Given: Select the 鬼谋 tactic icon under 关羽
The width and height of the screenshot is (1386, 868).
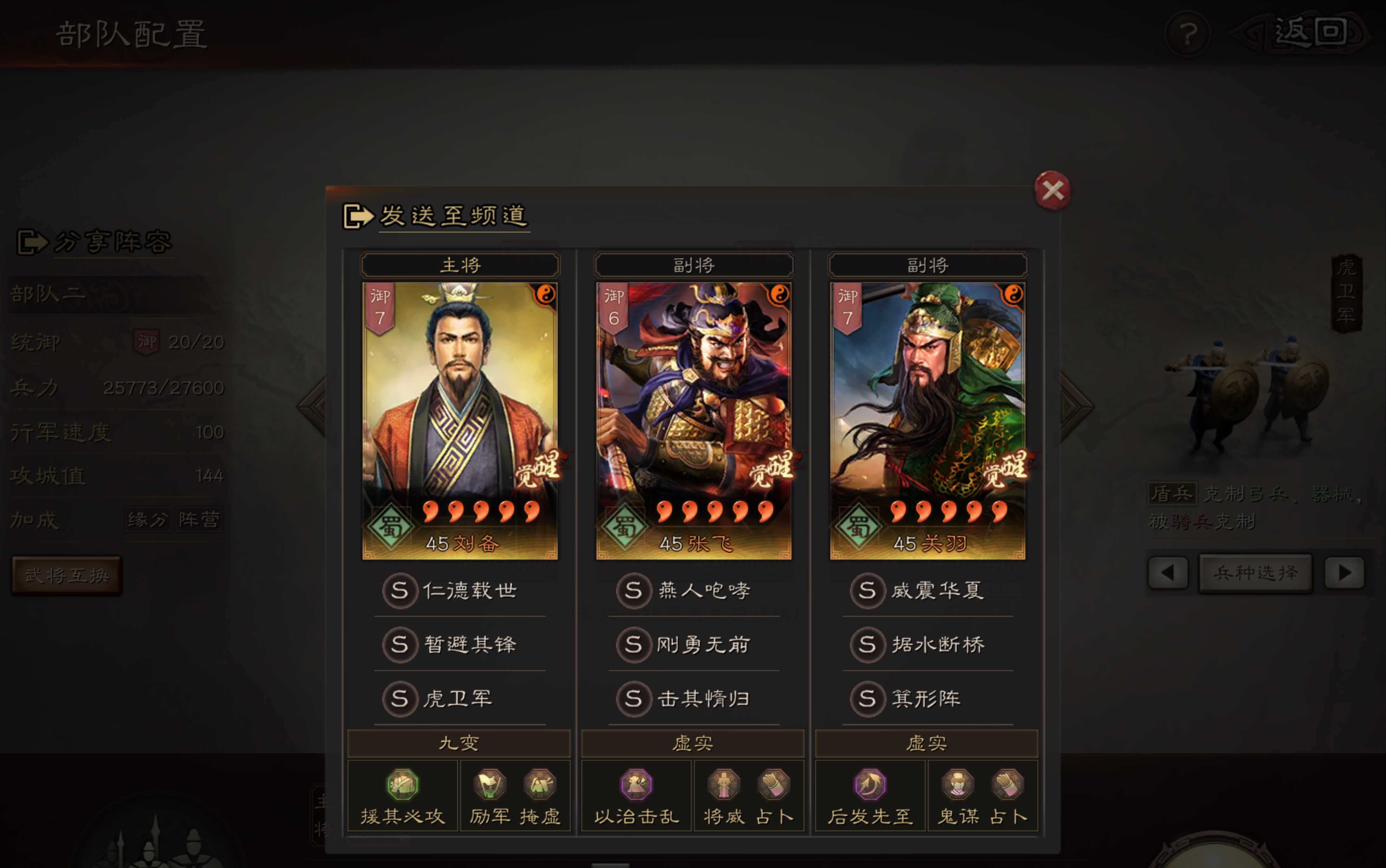Looking at the screenshot, I should 956,785.
